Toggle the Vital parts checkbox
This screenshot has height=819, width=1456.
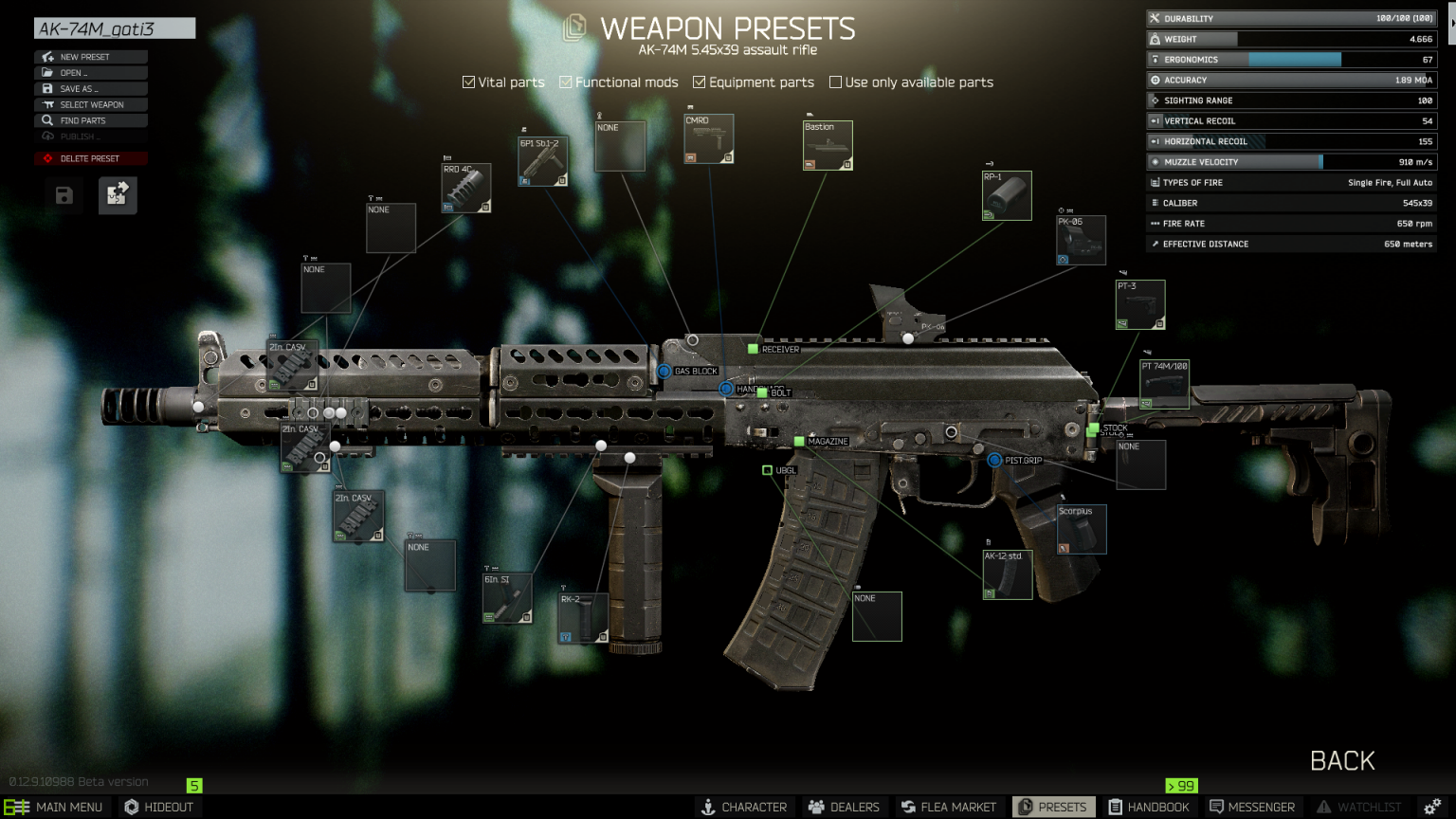click(468, 82)
